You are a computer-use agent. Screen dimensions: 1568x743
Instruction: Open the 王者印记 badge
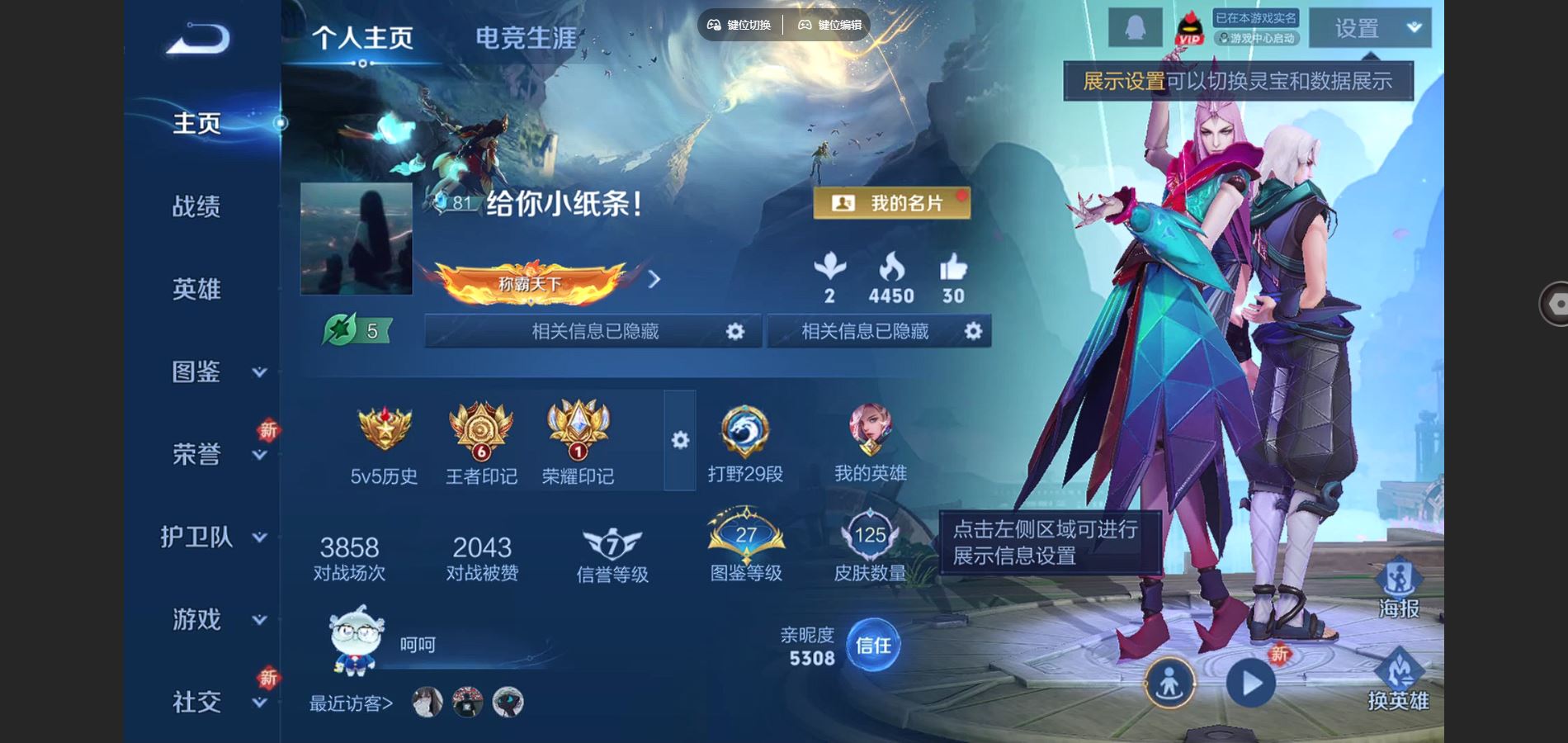pyautogui.click(x=481, y=442)
